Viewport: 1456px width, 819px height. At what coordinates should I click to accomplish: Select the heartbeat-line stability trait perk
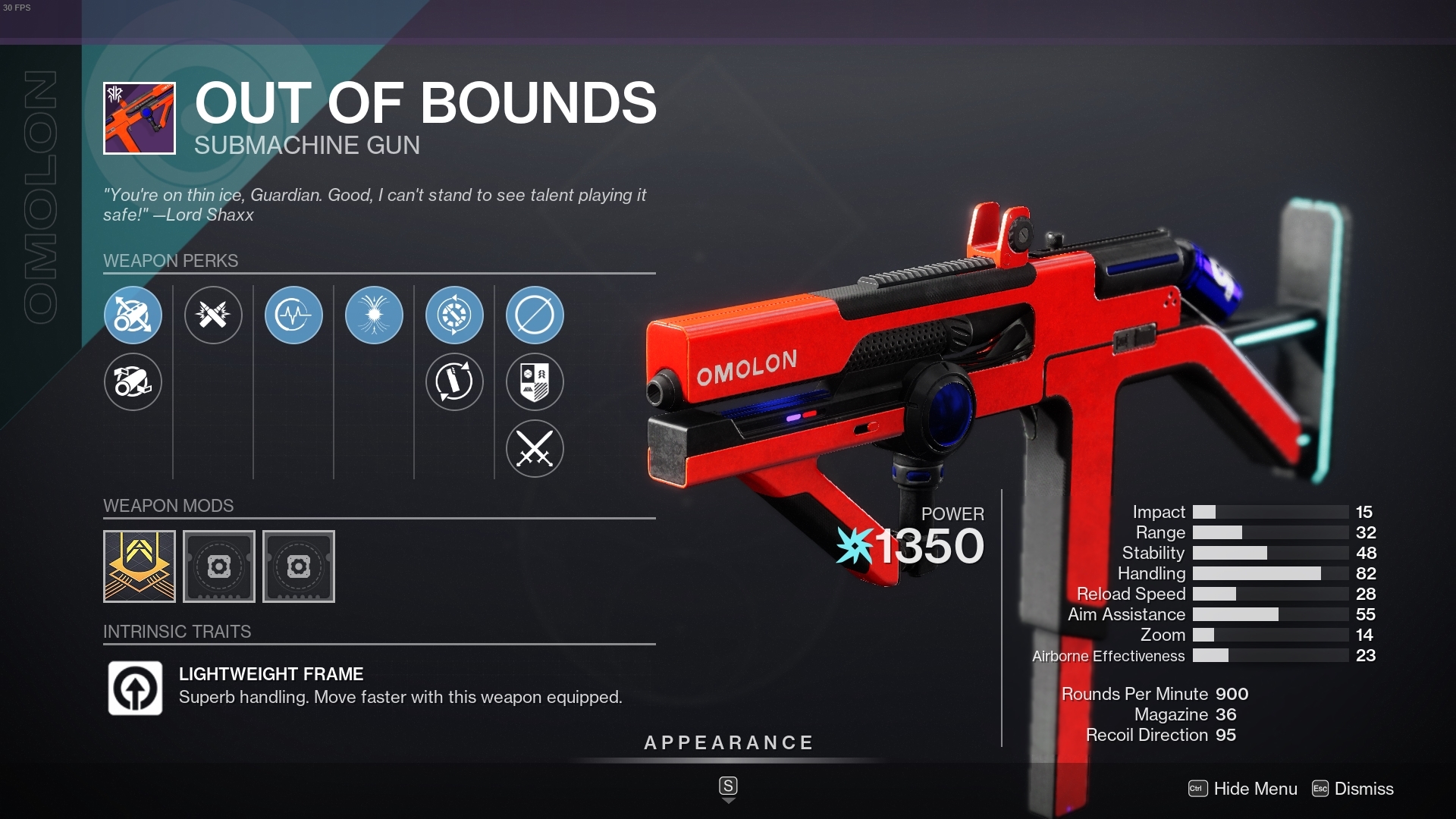coord(293,315)
